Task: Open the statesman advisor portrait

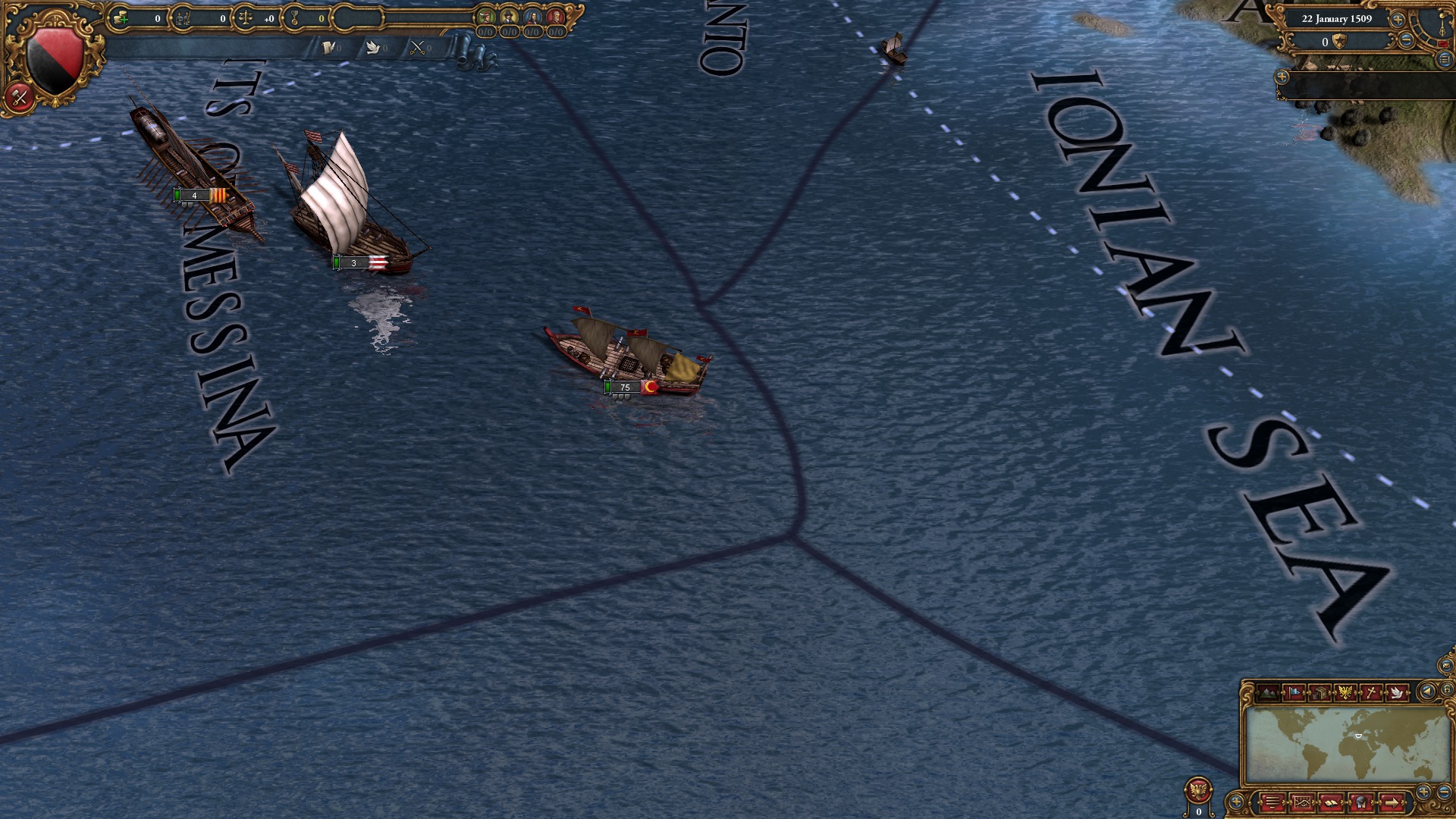Action: point(533,17)
